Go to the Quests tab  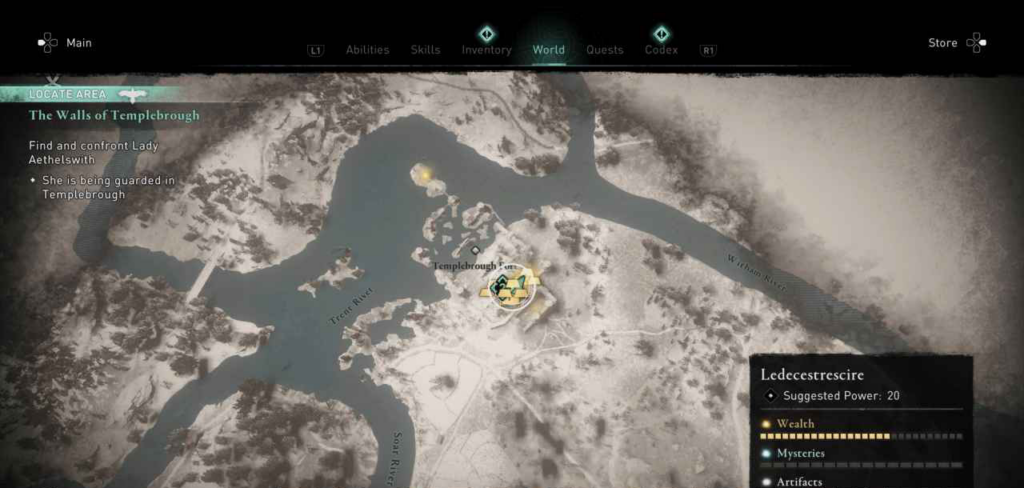604,50
